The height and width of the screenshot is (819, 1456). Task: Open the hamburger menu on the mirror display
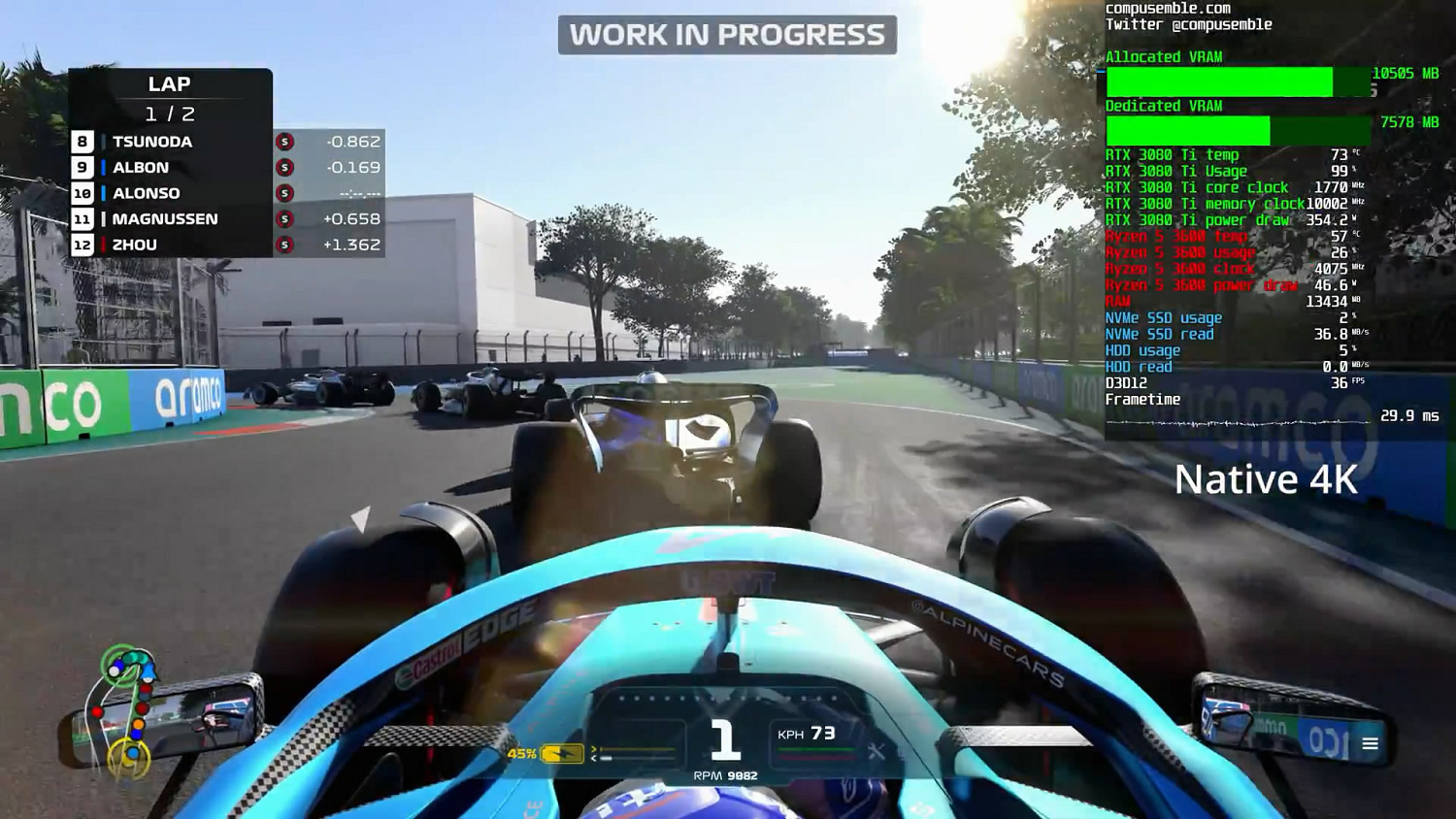[x=1371, y=742]
